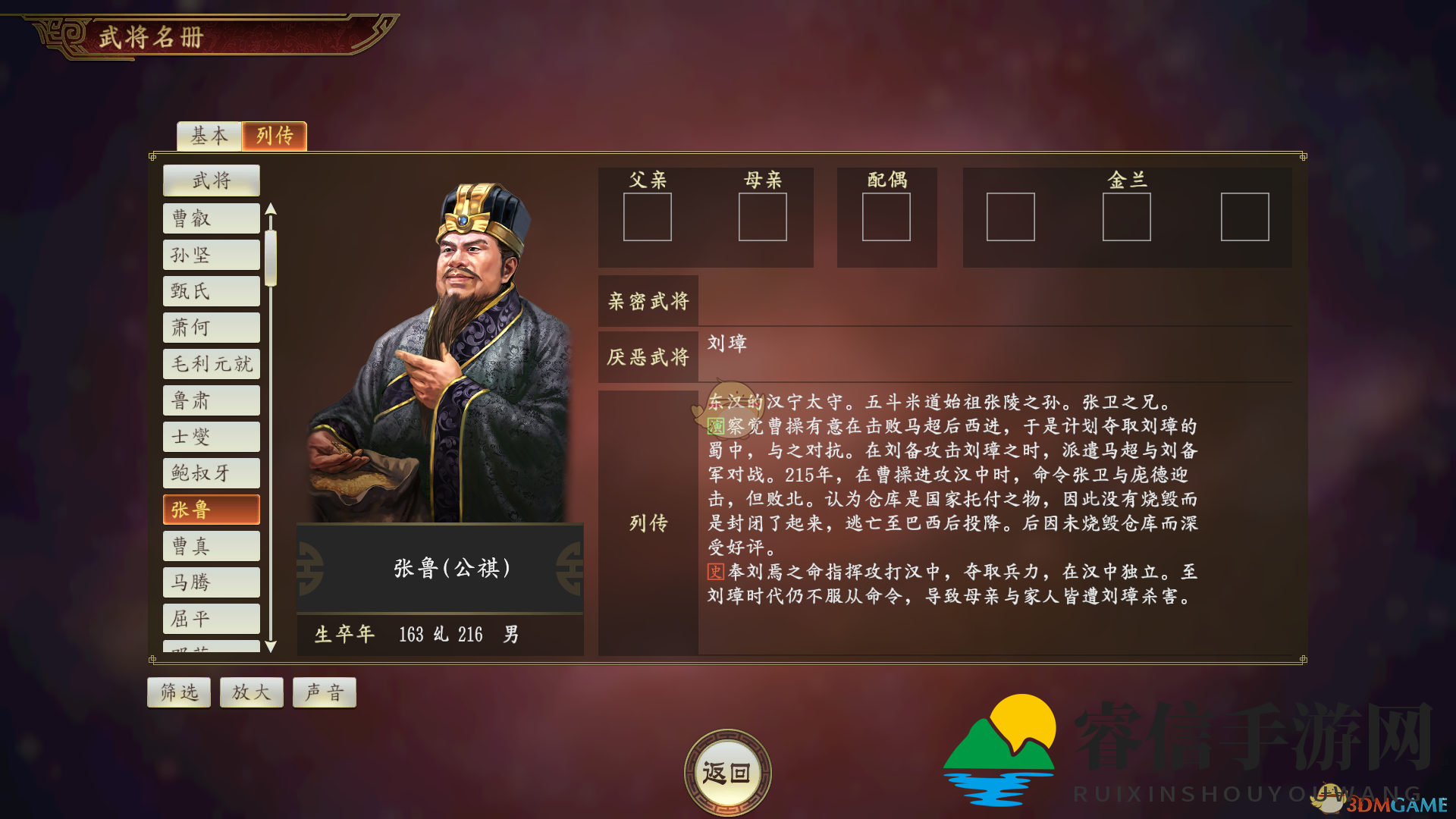Image resolution: width=1456 pixels, height=819 pixels.
Task: Choose 孙坚 in the officer list
Action: click(x=212, y=255)
